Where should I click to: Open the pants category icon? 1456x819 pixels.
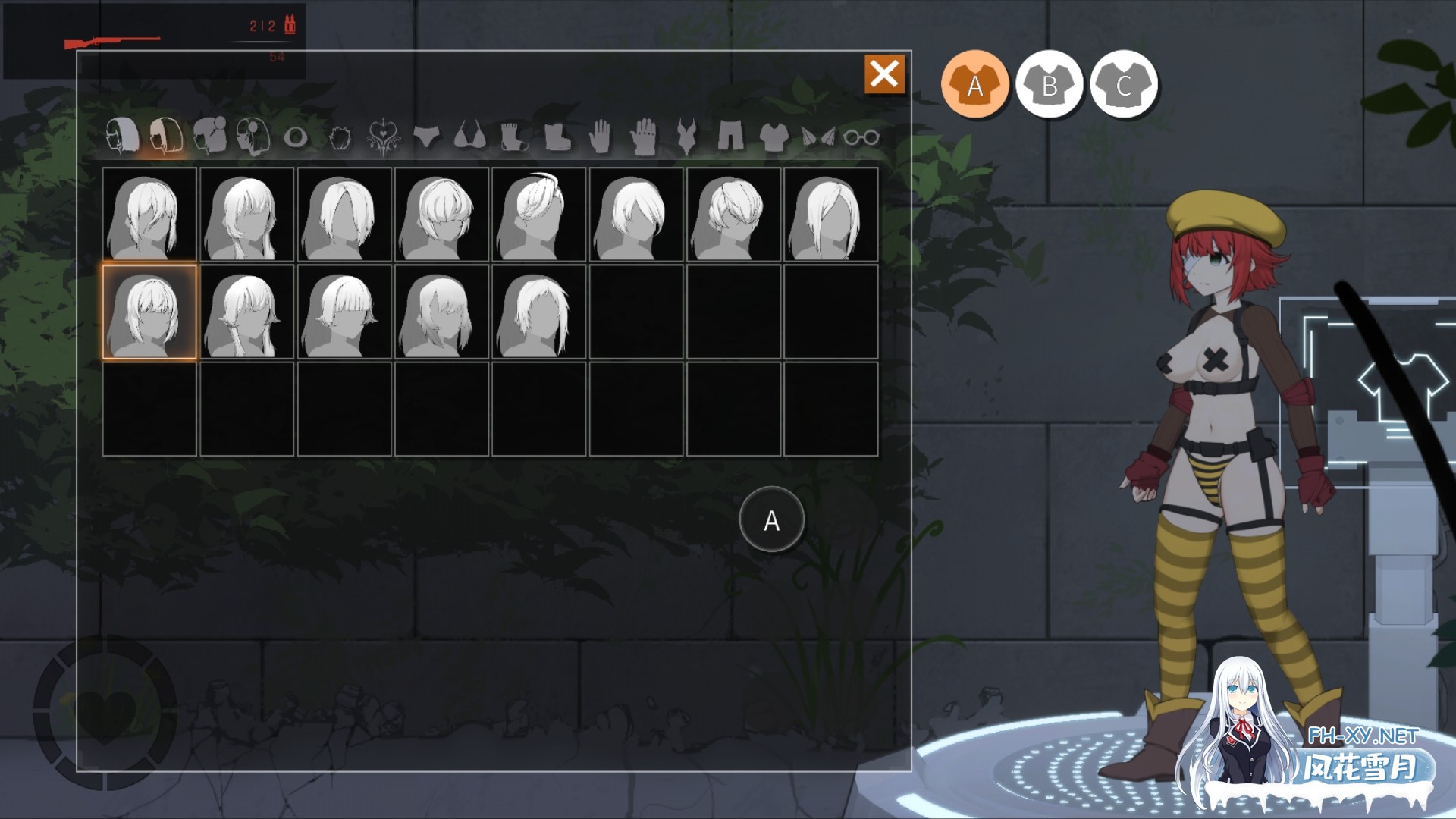pos(731,138)
